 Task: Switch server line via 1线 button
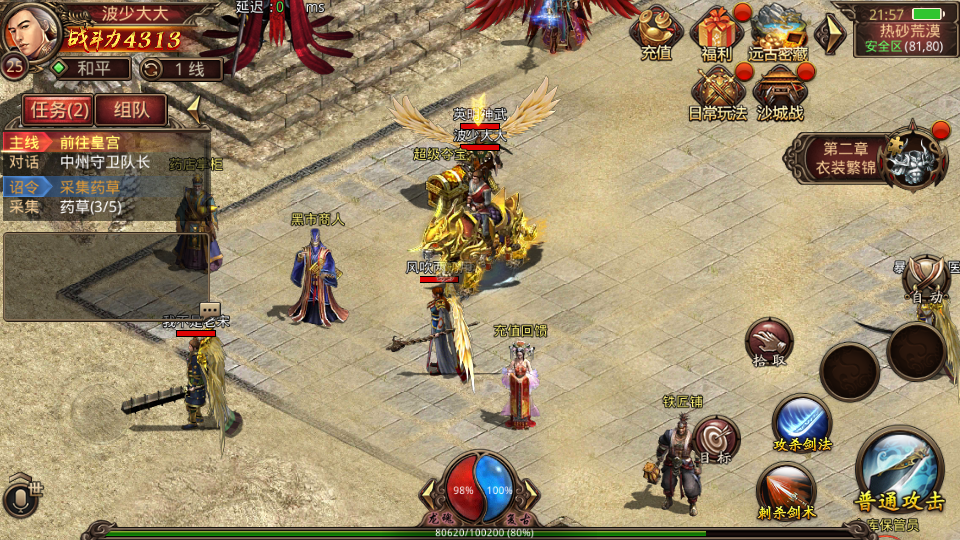click(x=182, y=68)
